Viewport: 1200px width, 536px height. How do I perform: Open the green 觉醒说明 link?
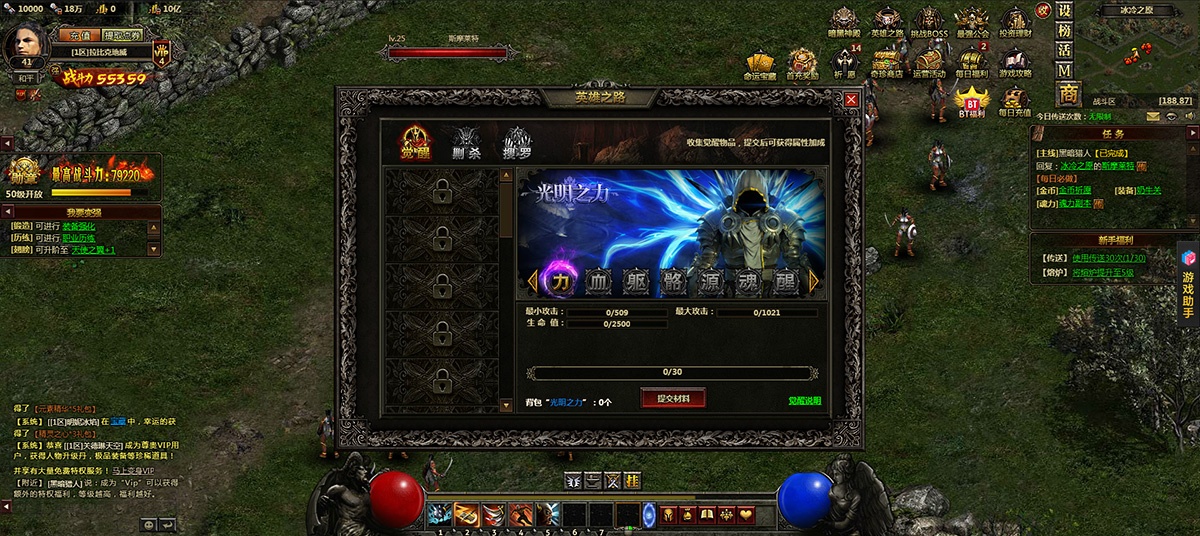point(804,401)
